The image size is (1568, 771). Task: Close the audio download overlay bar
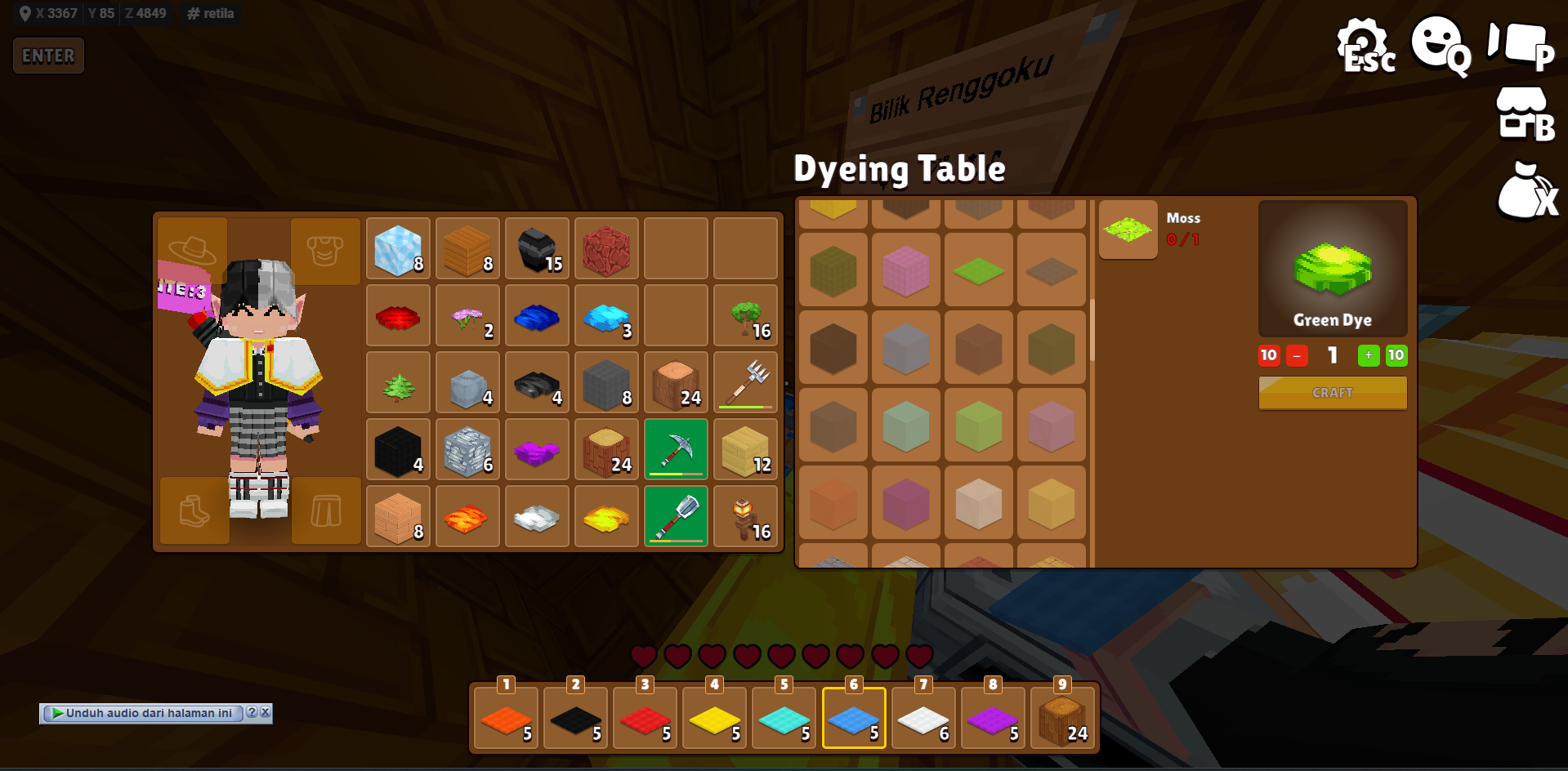click(265, 712)
